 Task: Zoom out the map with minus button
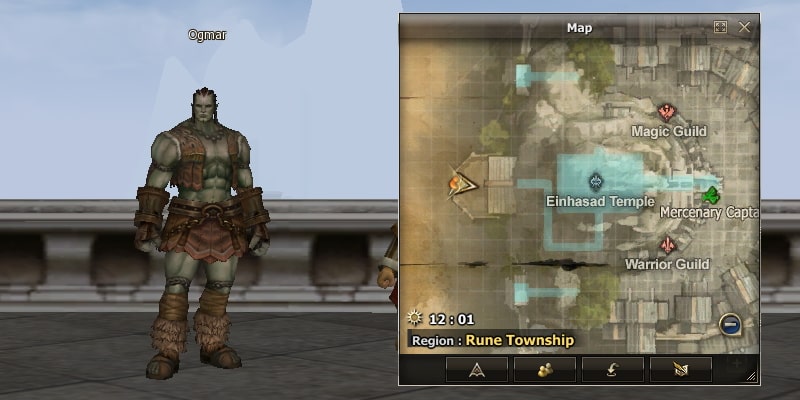[x=731, y=324]
